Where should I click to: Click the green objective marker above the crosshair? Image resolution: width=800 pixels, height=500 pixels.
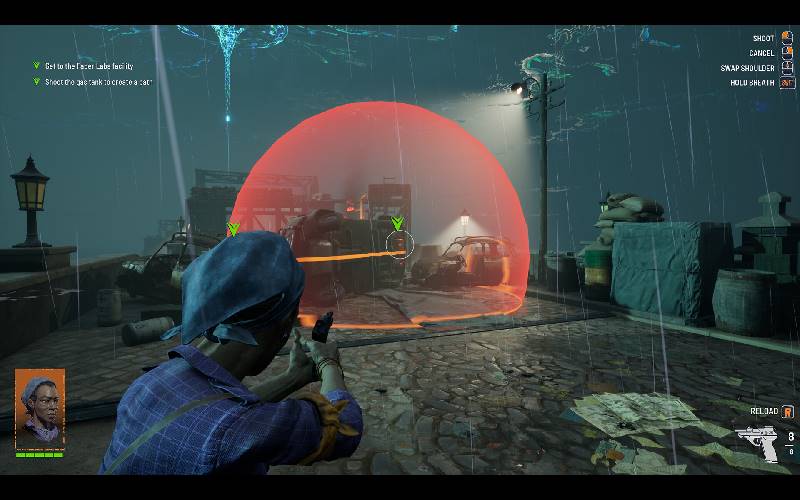coord(398,223)
